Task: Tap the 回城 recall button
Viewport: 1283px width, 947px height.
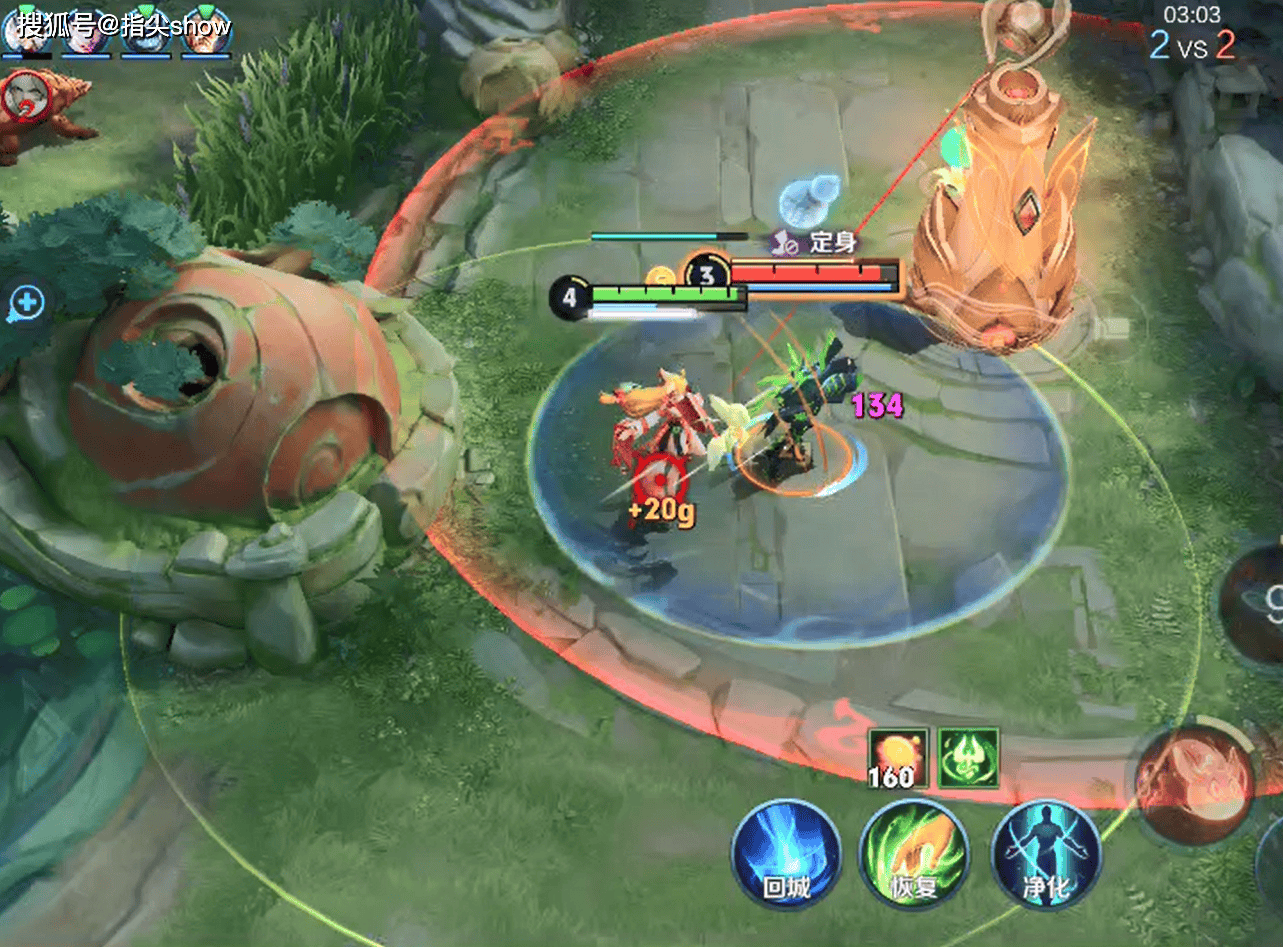Action: point(786,853)
